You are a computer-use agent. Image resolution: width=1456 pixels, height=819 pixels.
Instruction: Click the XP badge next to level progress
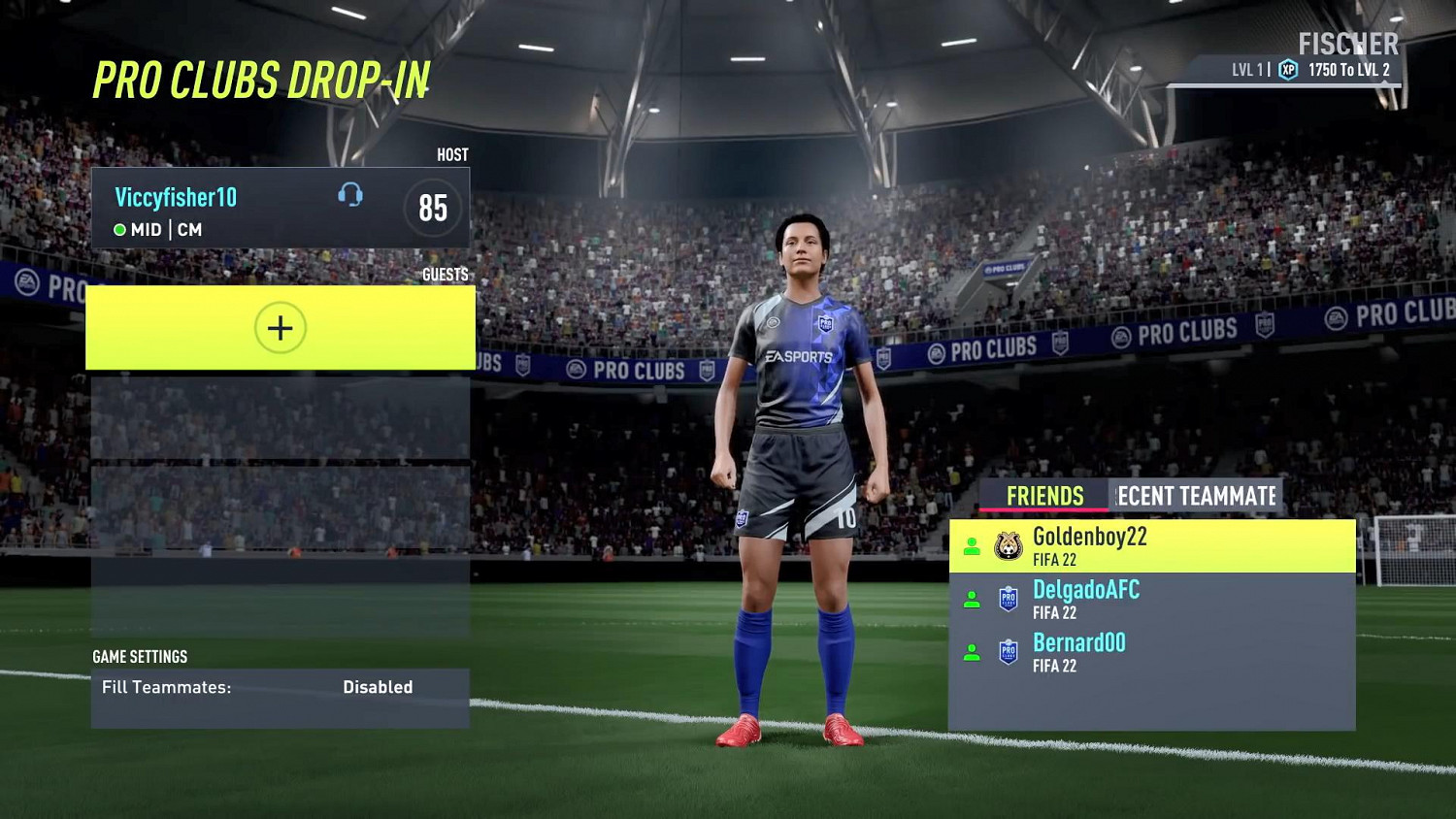tap(1287, 69)
